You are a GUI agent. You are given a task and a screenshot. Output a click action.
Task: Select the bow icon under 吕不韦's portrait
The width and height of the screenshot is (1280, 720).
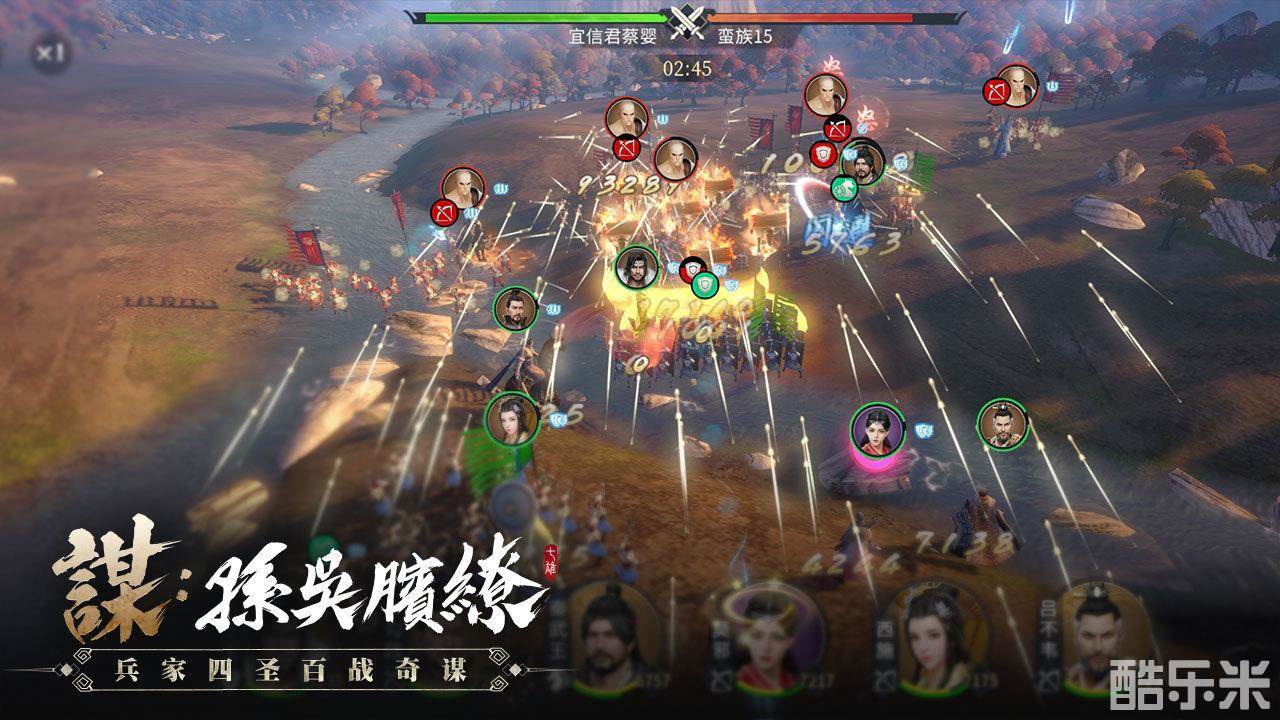[1046, 681]
